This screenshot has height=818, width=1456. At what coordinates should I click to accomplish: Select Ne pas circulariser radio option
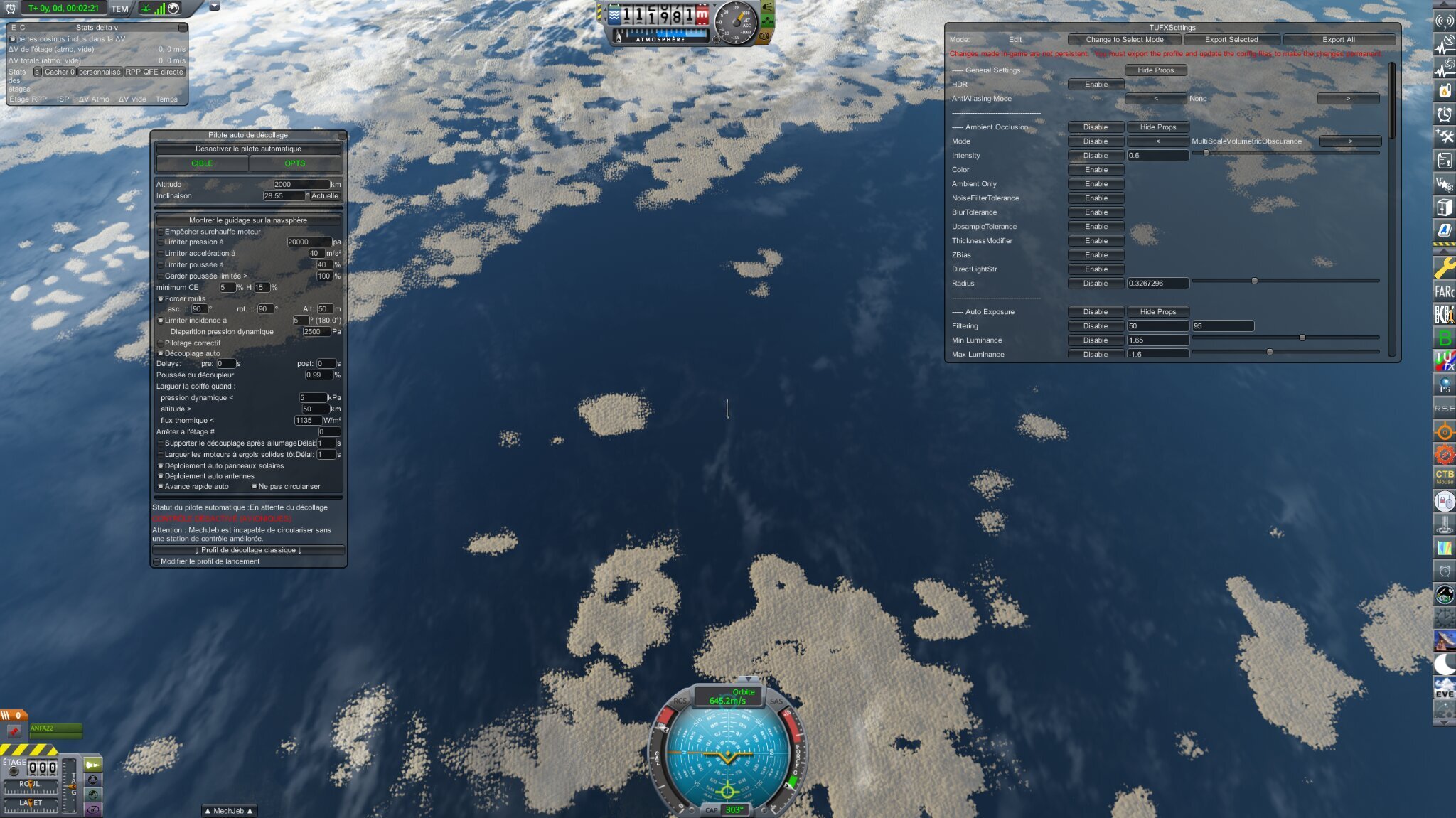tap(255, 486)
